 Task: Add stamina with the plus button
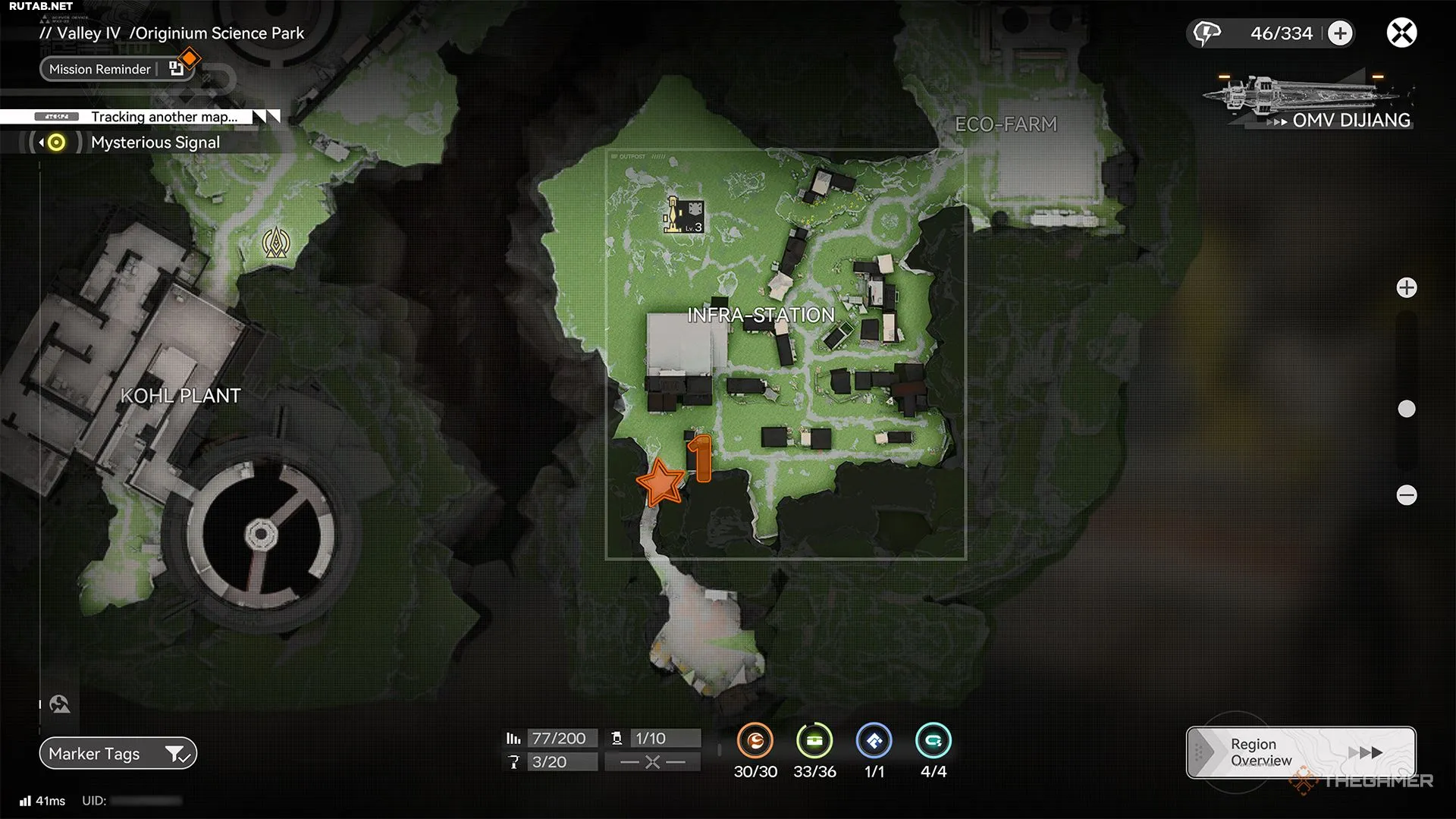point(1341,33)
